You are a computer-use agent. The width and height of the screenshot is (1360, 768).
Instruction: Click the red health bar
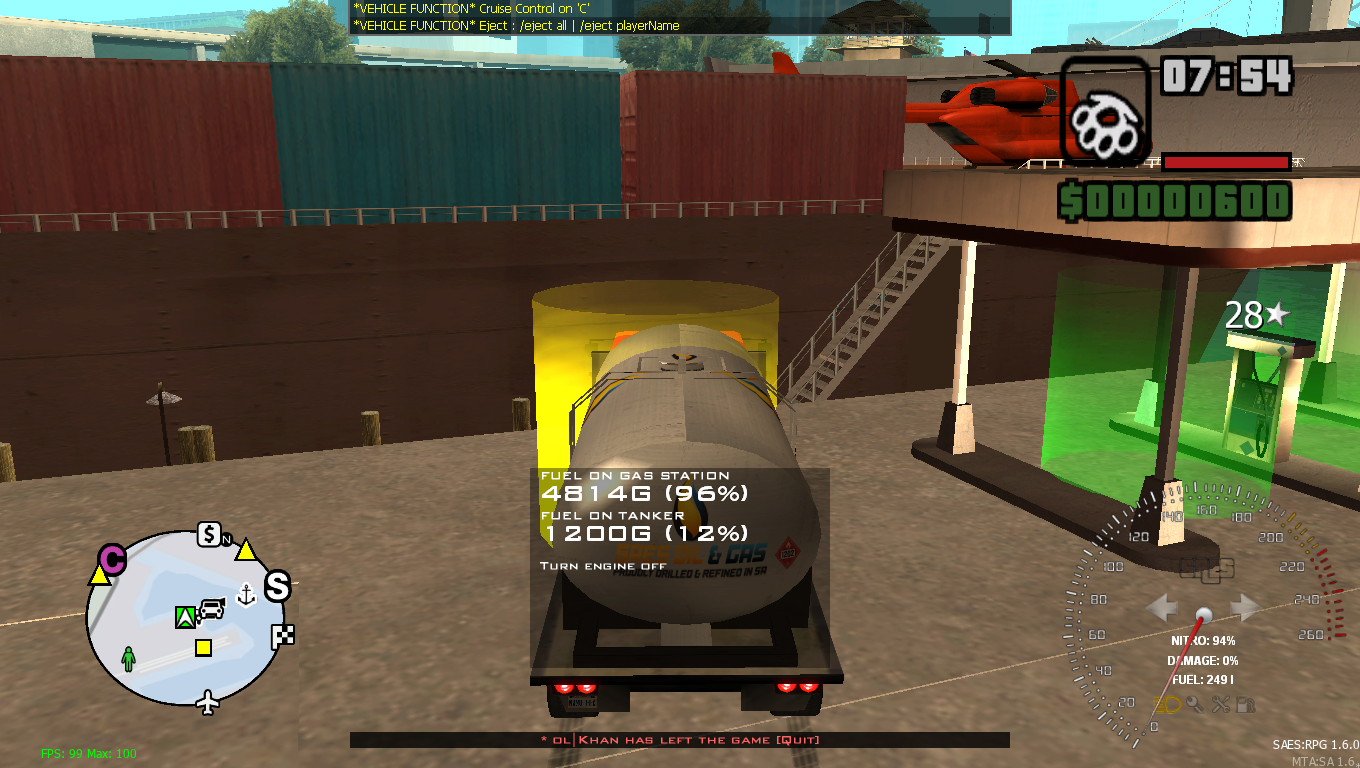click(1225, 161)
